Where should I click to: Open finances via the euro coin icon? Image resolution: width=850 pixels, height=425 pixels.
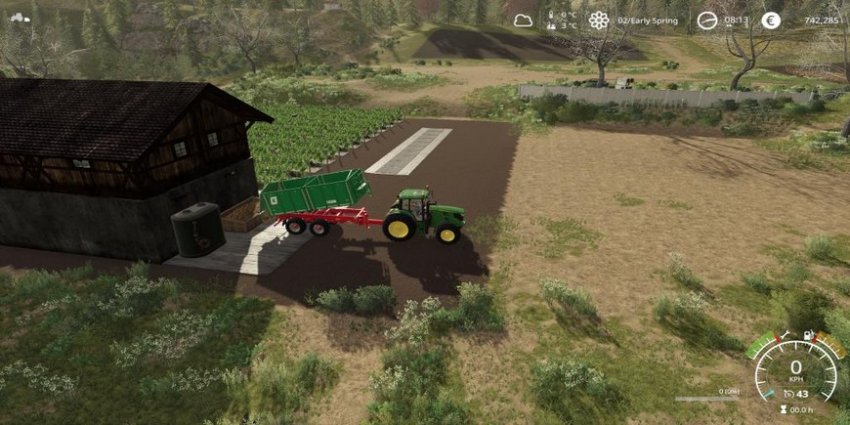(770, 20)
